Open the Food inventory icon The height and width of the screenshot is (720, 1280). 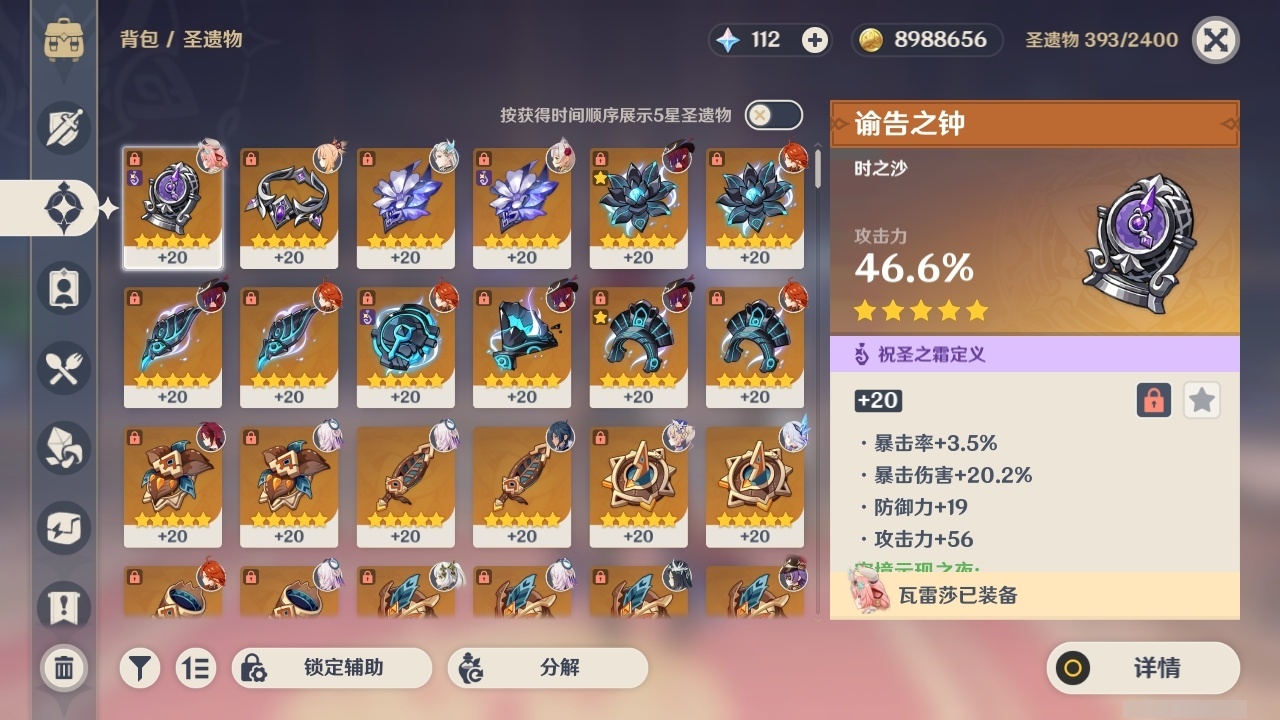tap(63, 368)
